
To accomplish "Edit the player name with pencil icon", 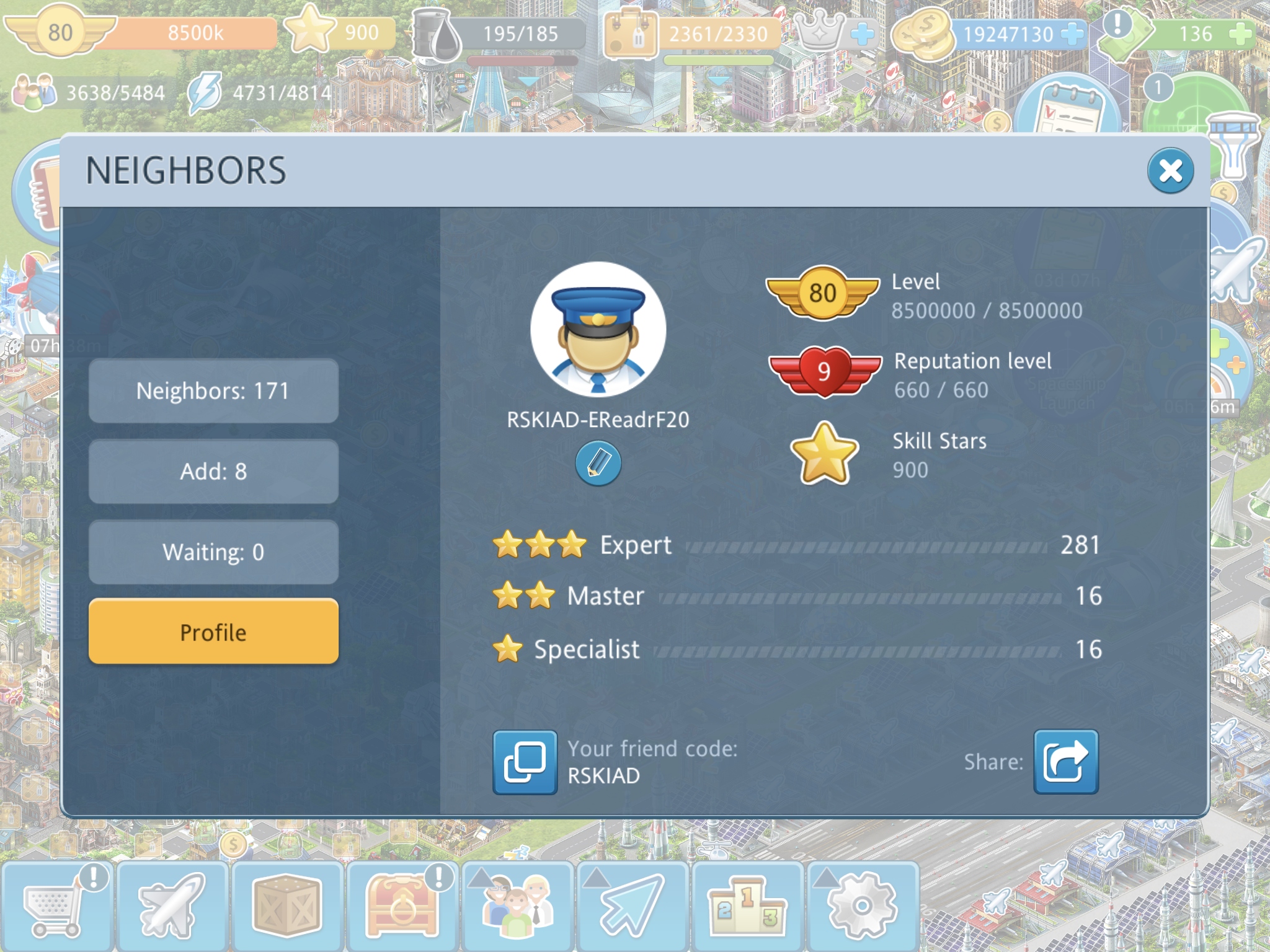I will (598, 463).
